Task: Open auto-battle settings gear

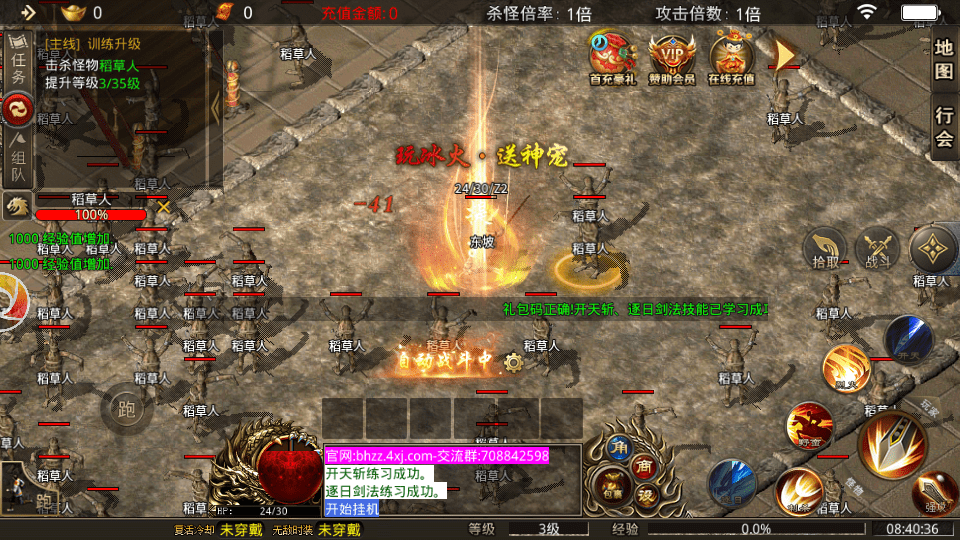Action: (514, 362)
